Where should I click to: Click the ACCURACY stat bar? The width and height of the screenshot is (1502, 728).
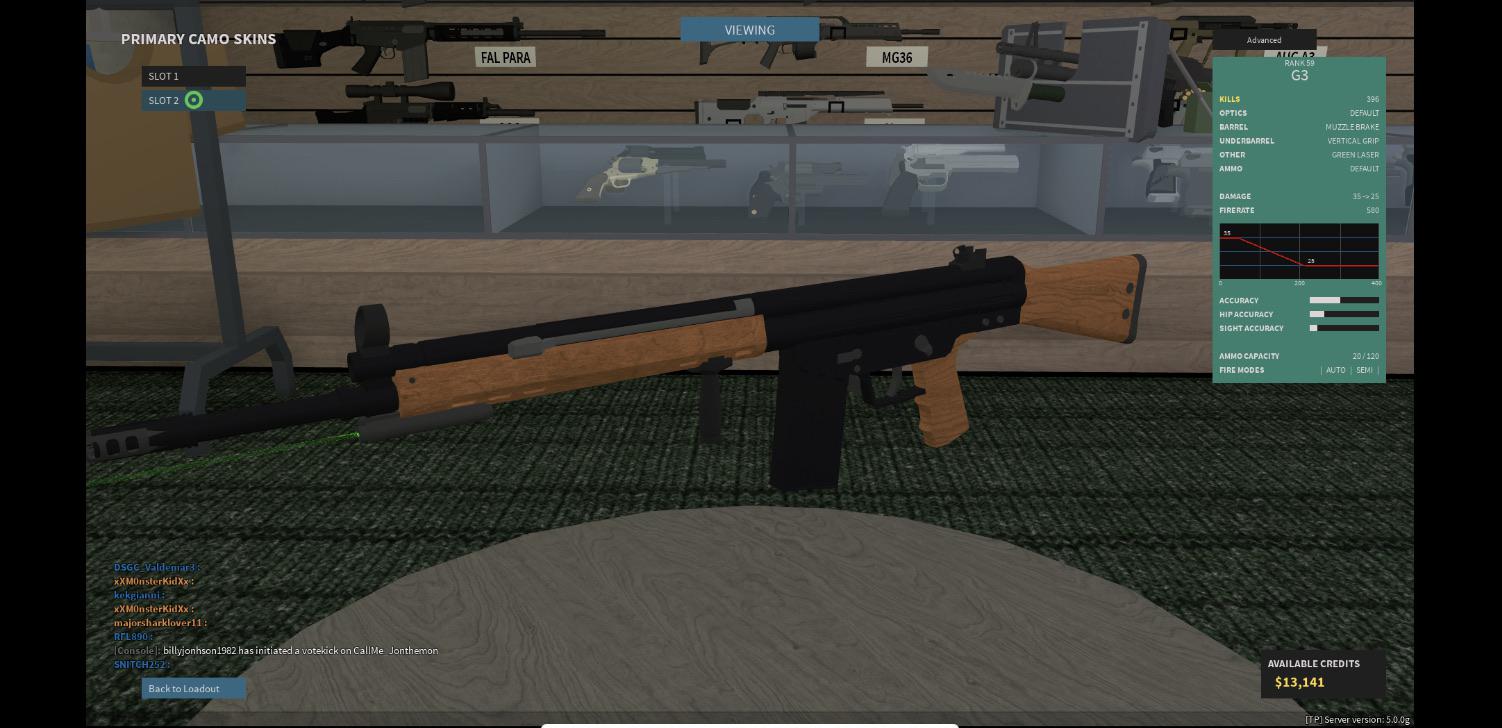click(x=1344, y=300)
